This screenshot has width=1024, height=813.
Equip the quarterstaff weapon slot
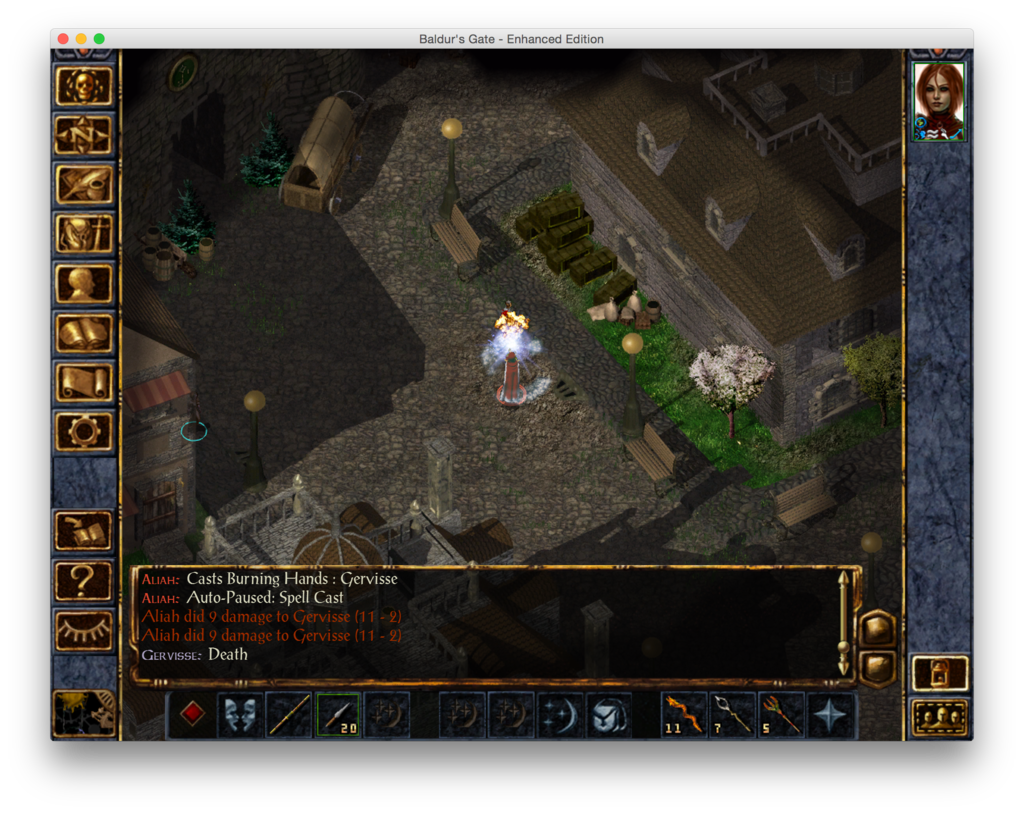[289, 715]
